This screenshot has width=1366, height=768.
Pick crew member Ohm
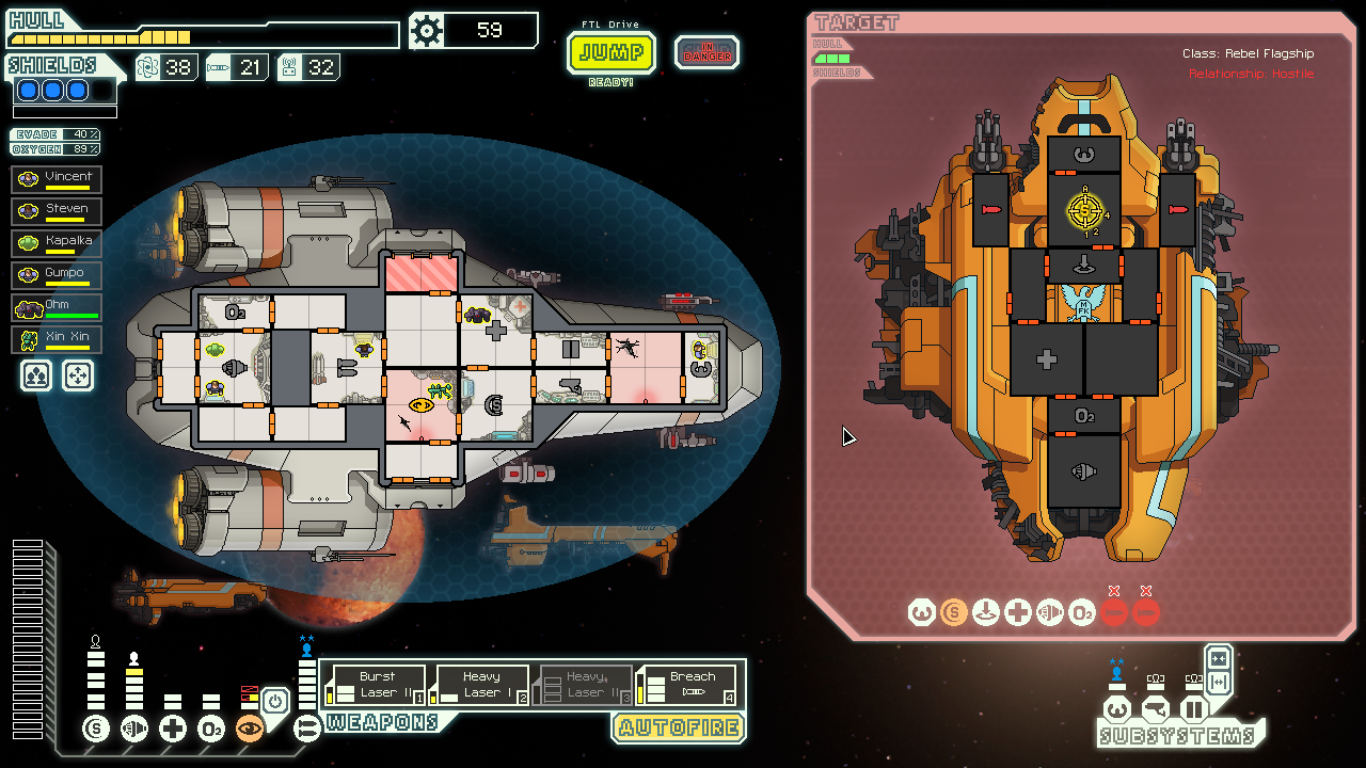[56, 308]
